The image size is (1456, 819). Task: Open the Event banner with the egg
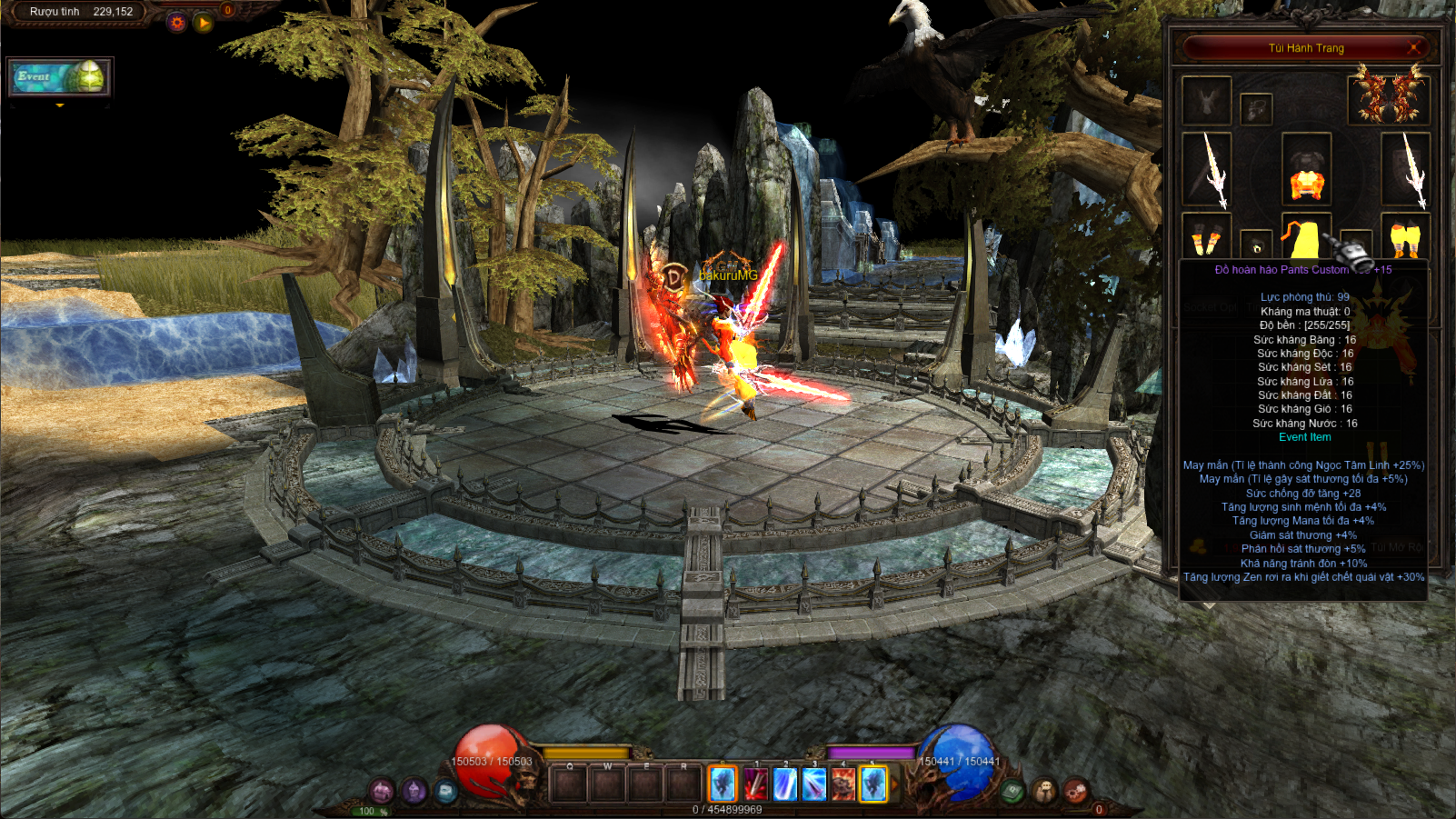click(60, 77)
